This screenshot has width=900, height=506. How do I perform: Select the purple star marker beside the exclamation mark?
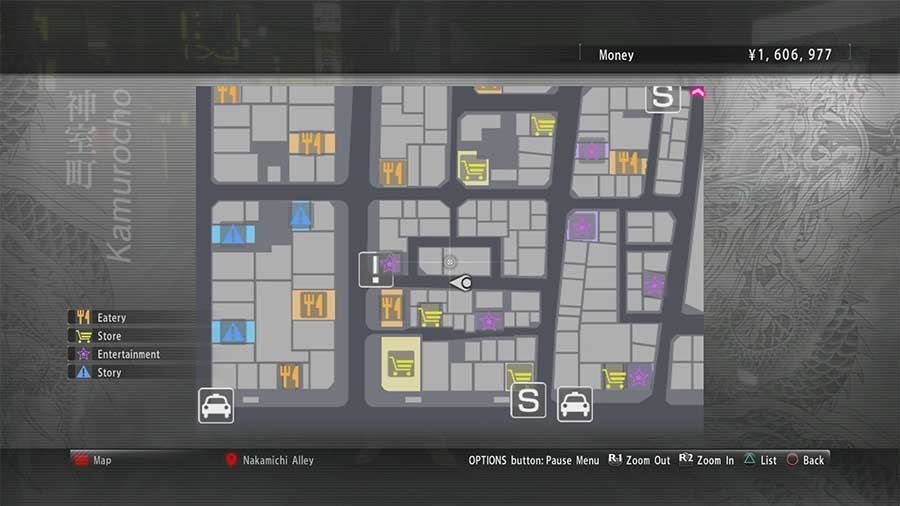coord(390,264)
